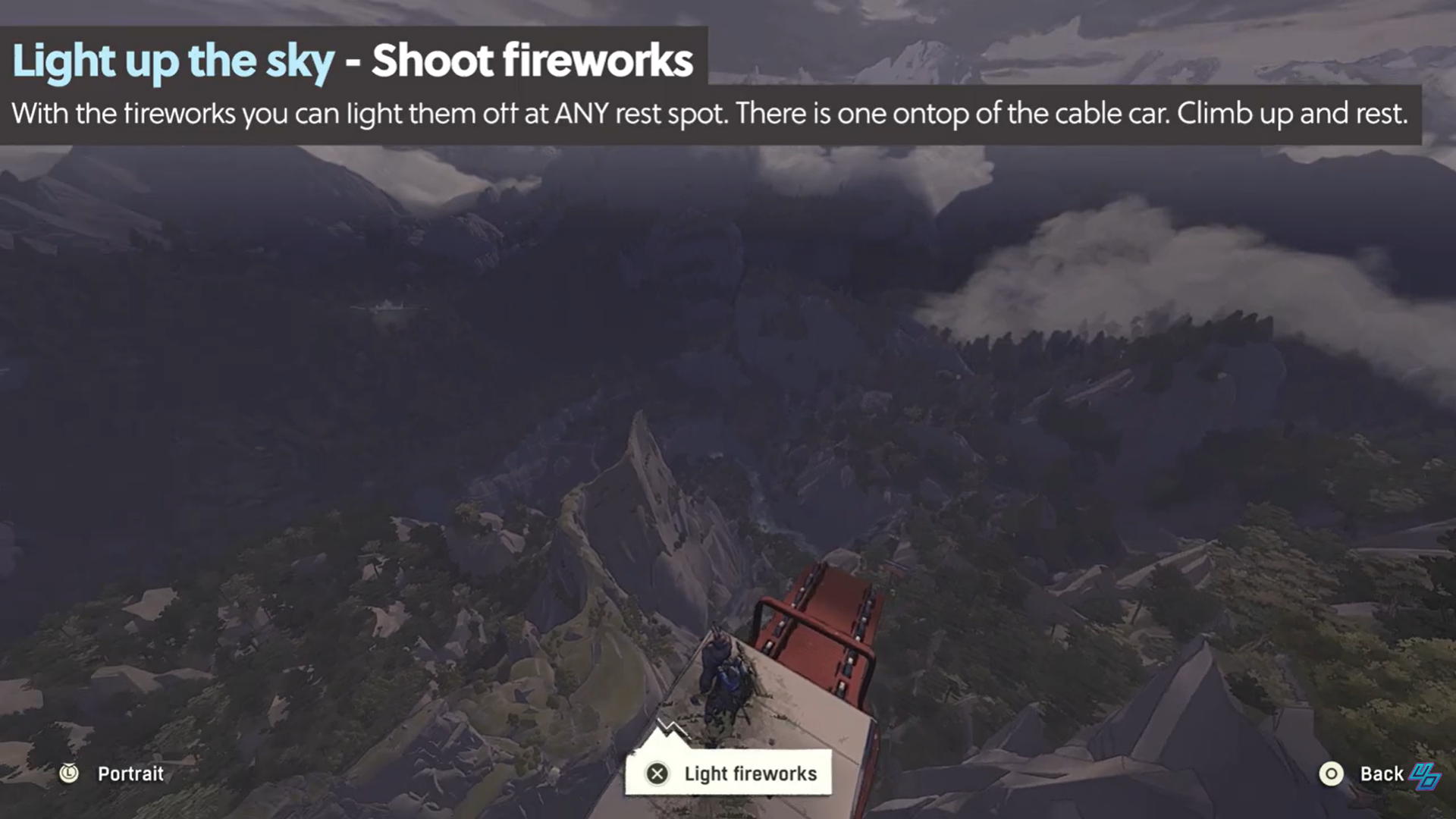Click the L-stick button icon next to Portrait

click(68, 773)
